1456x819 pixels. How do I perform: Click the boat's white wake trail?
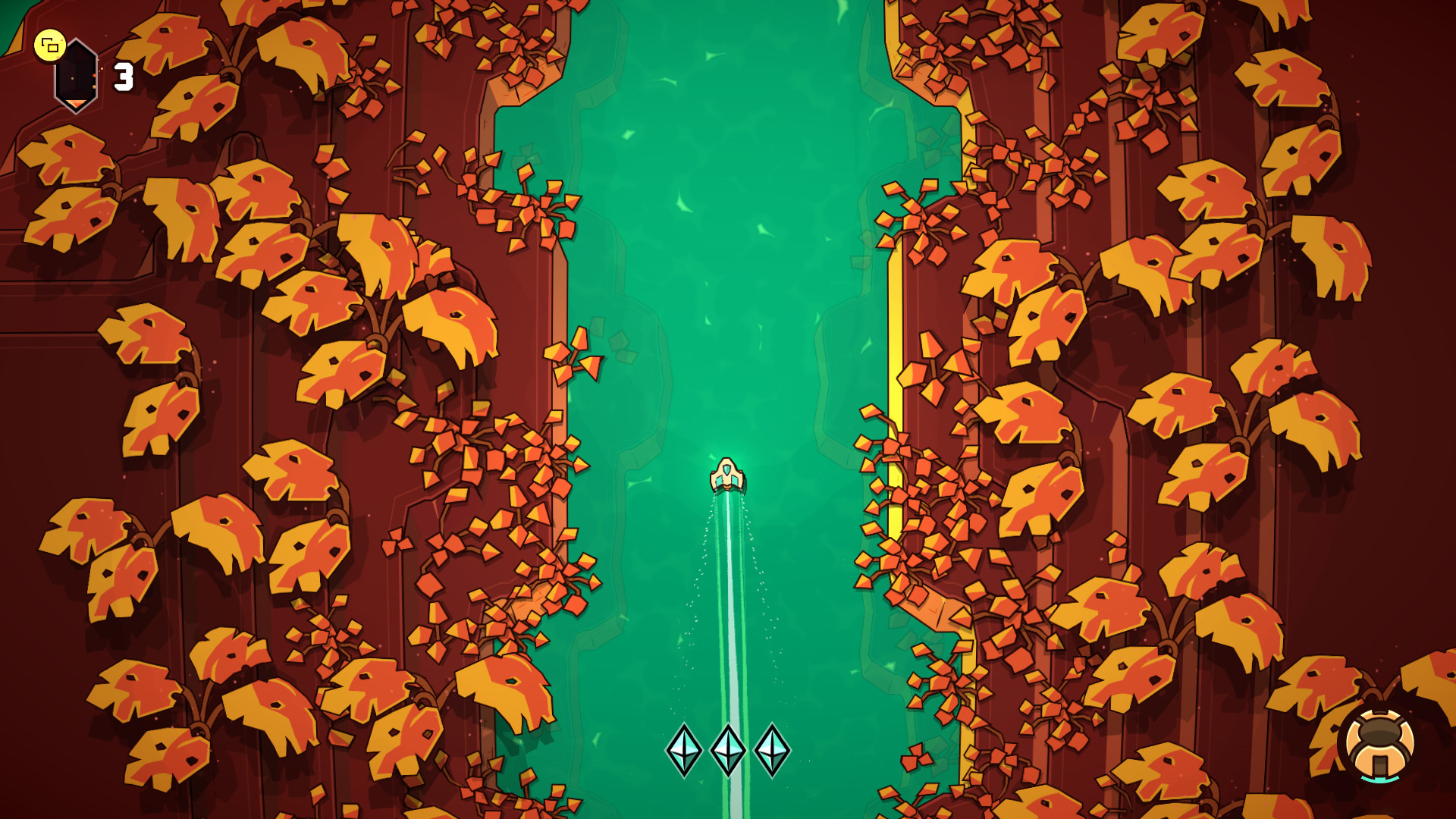[x=726, y=607]
